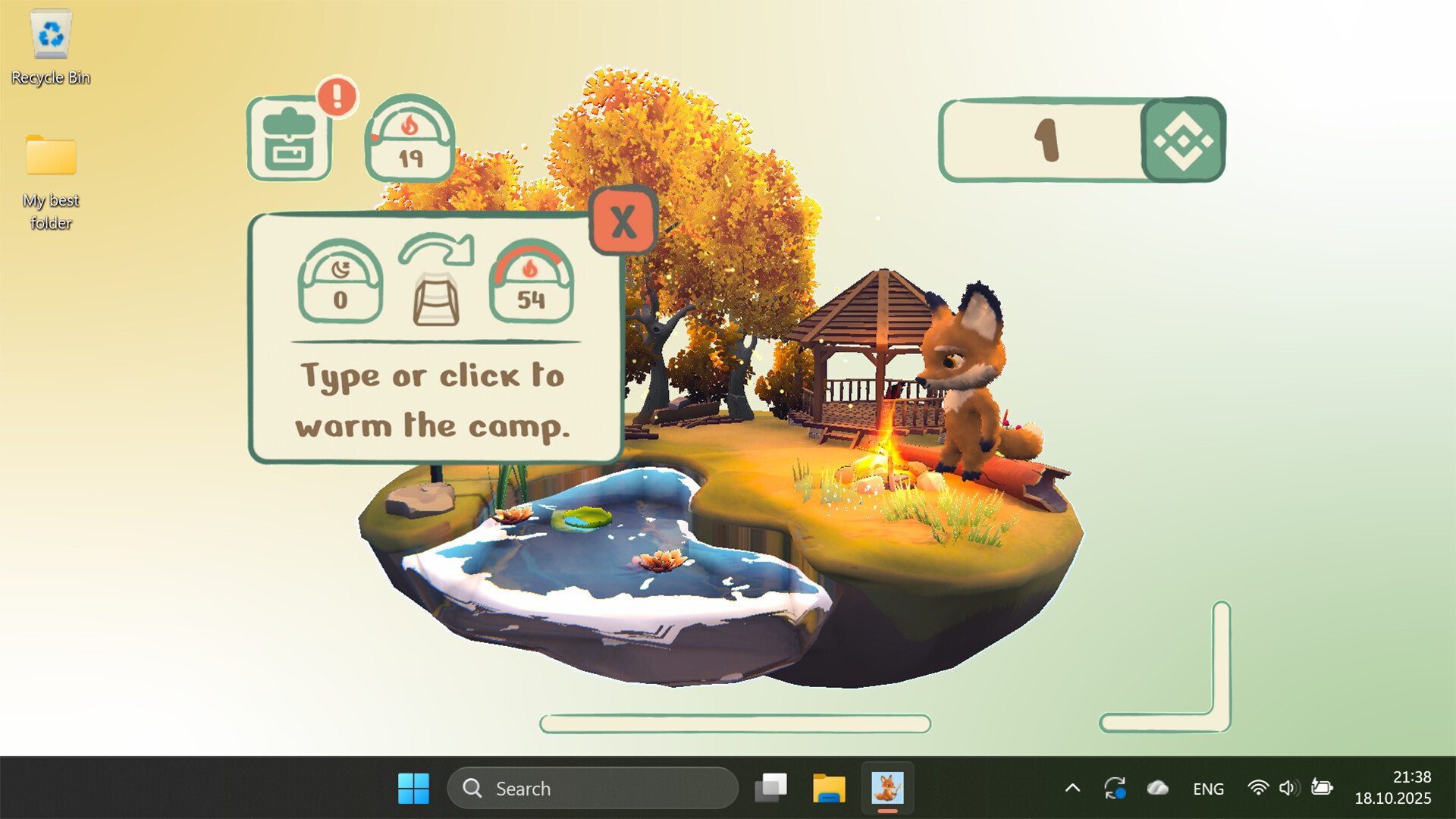Click the campfire warmth counter showing 19

[409, 143]
